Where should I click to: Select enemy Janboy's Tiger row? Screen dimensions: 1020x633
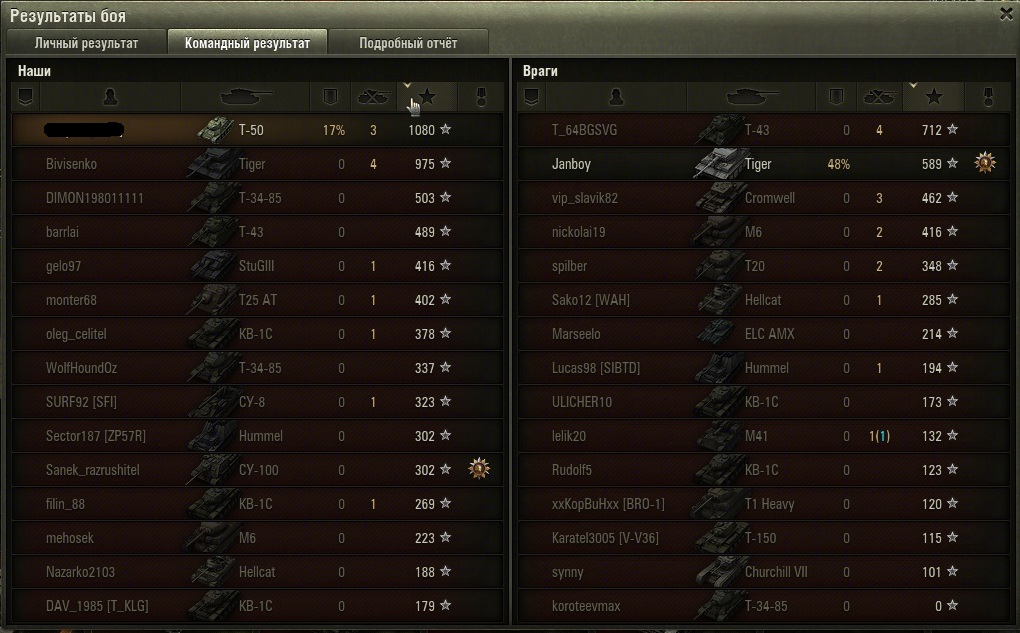tap(756, 164)
